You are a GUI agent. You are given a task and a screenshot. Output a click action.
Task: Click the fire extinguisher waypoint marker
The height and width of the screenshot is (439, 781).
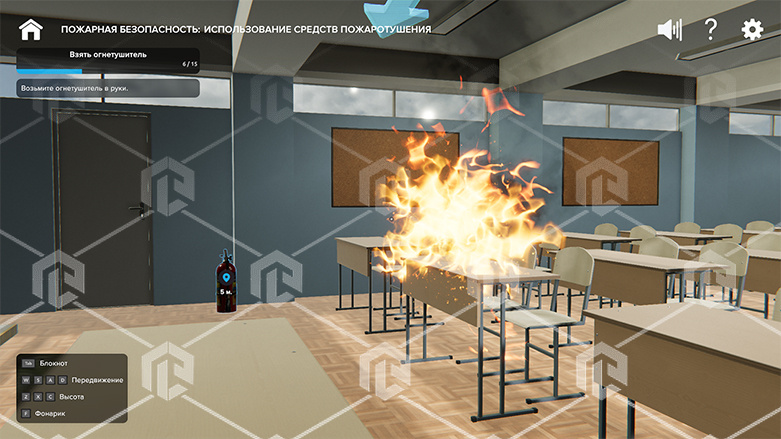(x=225, y=276)
